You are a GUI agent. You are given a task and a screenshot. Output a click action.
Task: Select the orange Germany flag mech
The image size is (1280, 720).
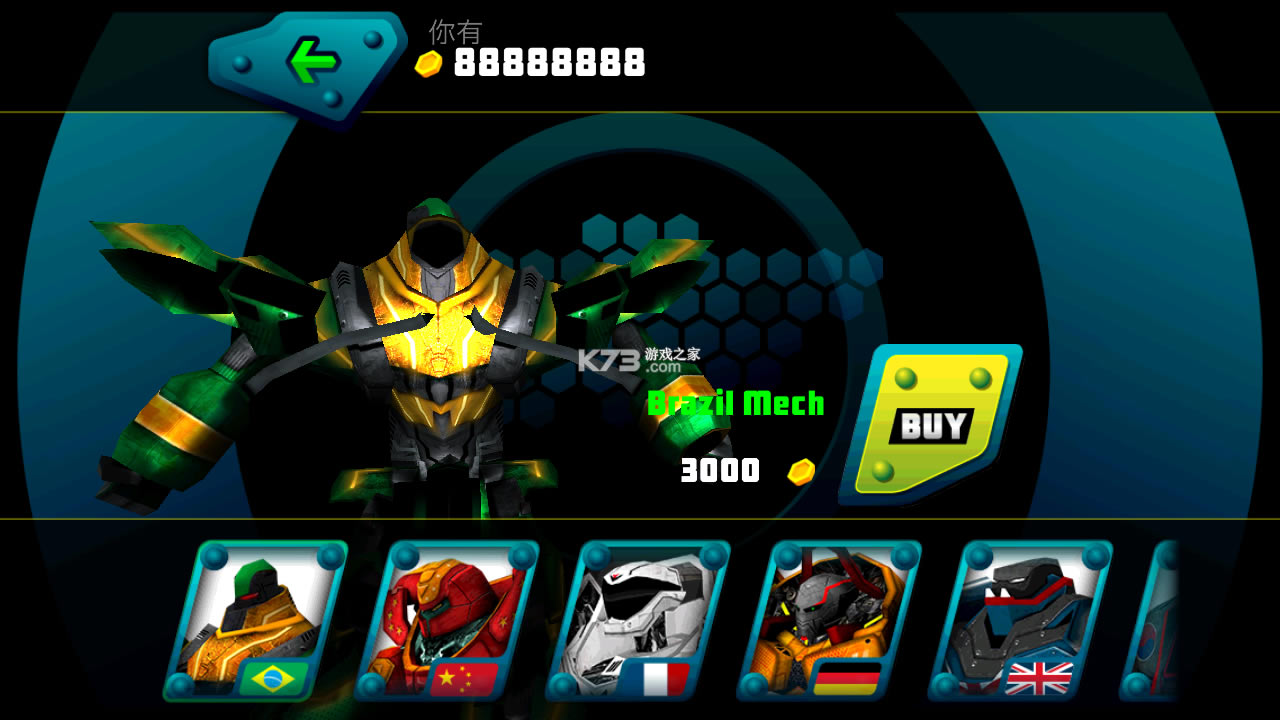click(829, 620)
